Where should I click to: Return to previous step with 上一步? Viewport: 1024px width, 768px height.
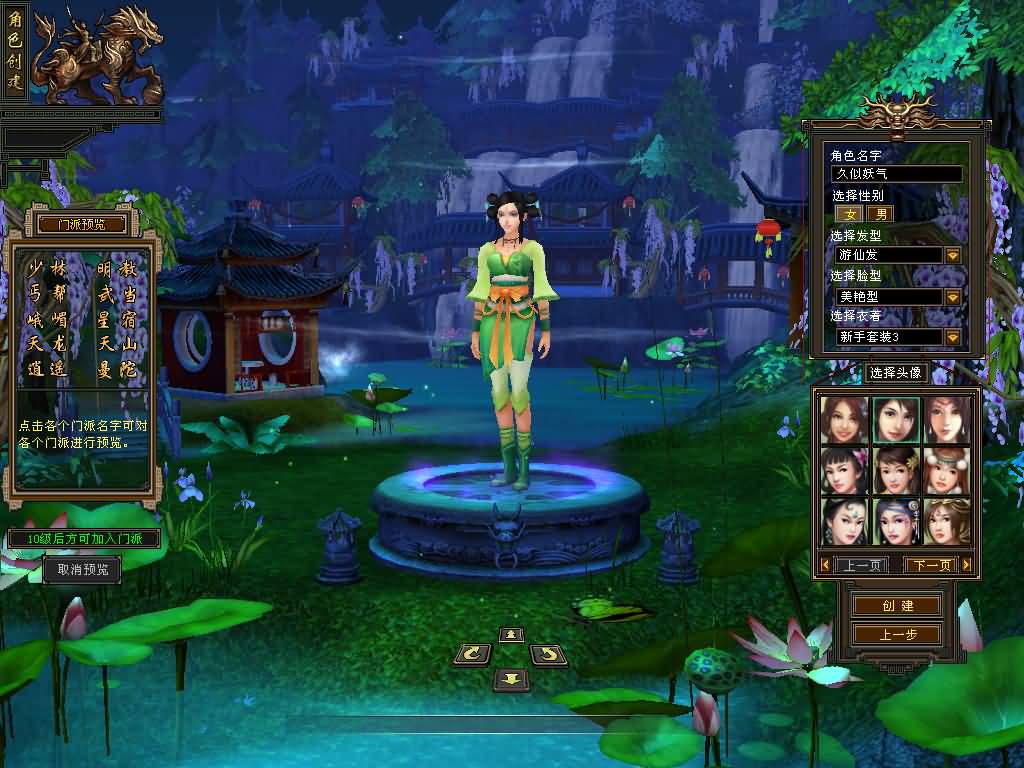point(897,635)
